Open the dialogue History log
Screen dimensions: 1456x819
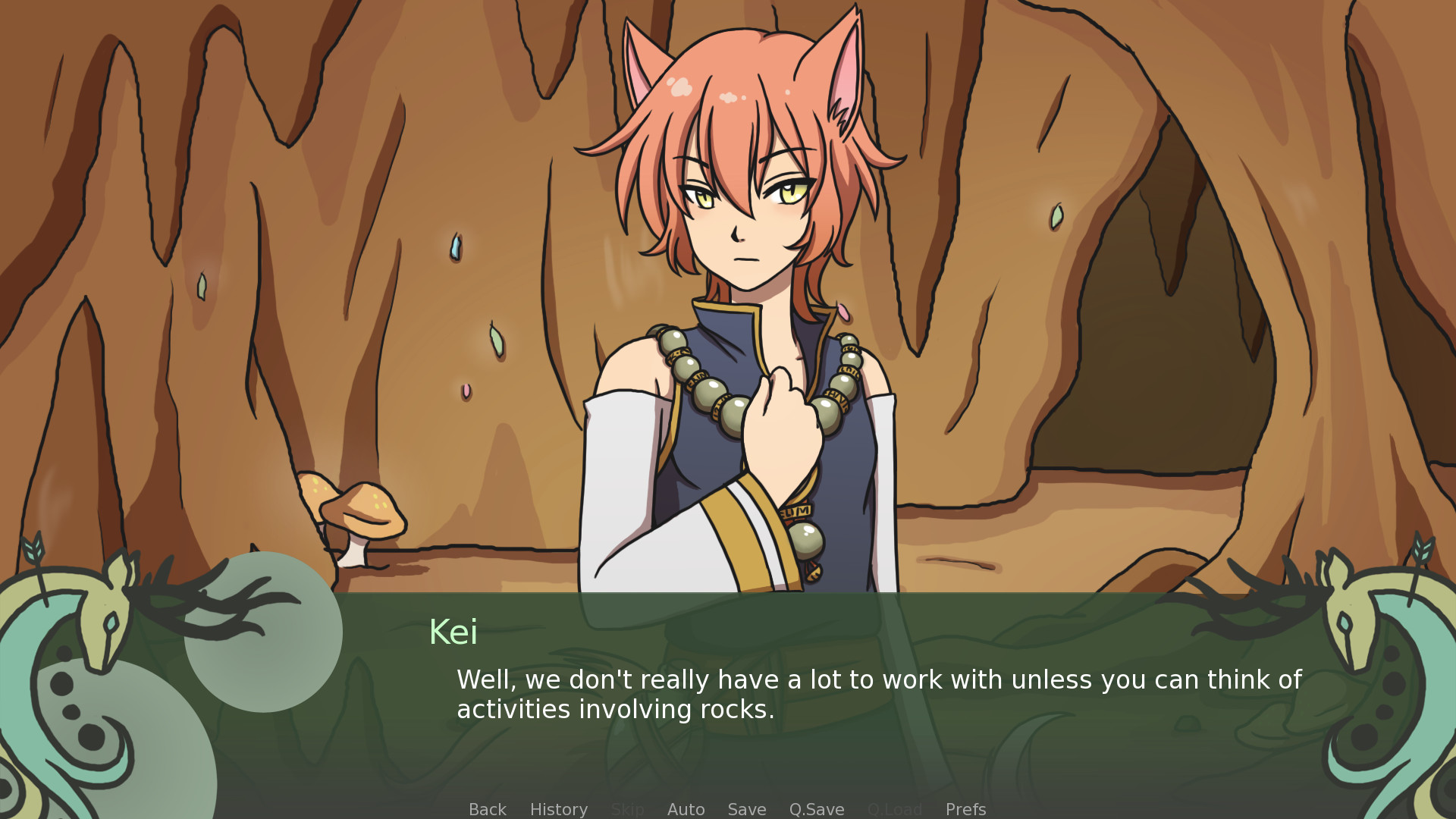coord(558,809)
